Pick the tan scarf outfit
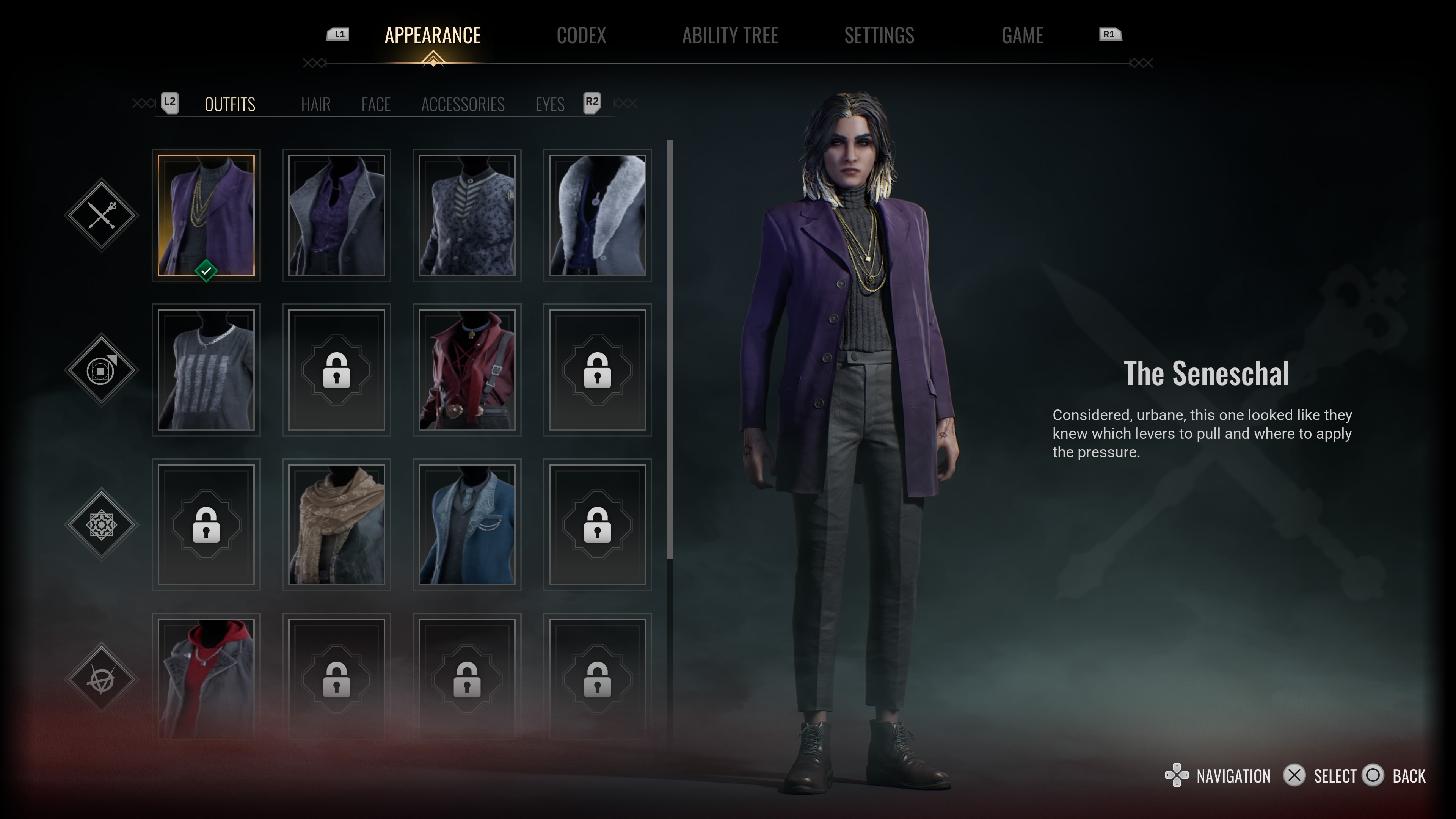 click(x=336, y=524)
